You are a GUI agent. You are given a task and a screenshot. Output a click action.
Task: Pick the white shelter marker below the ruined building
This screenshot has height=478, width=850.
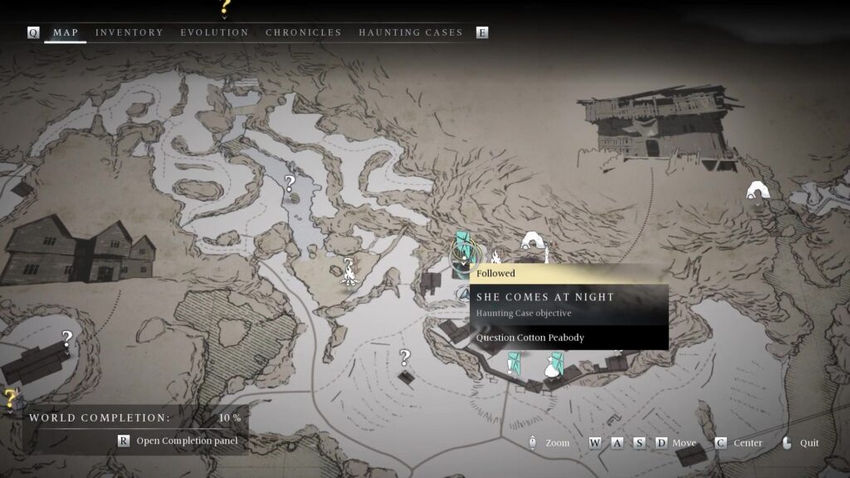(757, 190)
